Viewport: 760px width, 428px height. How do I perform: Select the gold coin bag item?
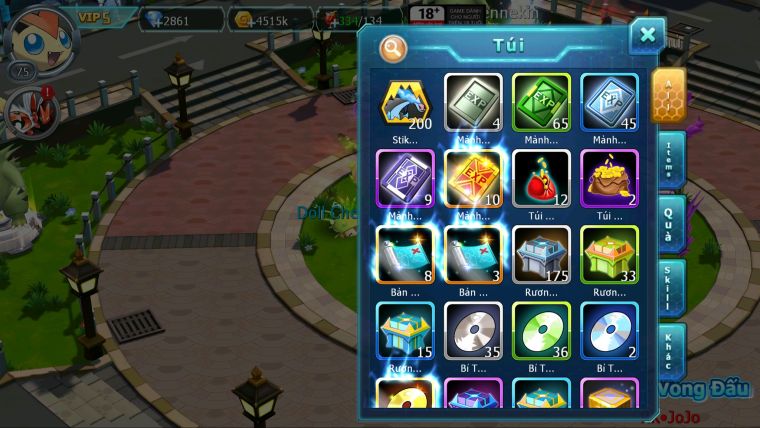(x=609, y=179)
